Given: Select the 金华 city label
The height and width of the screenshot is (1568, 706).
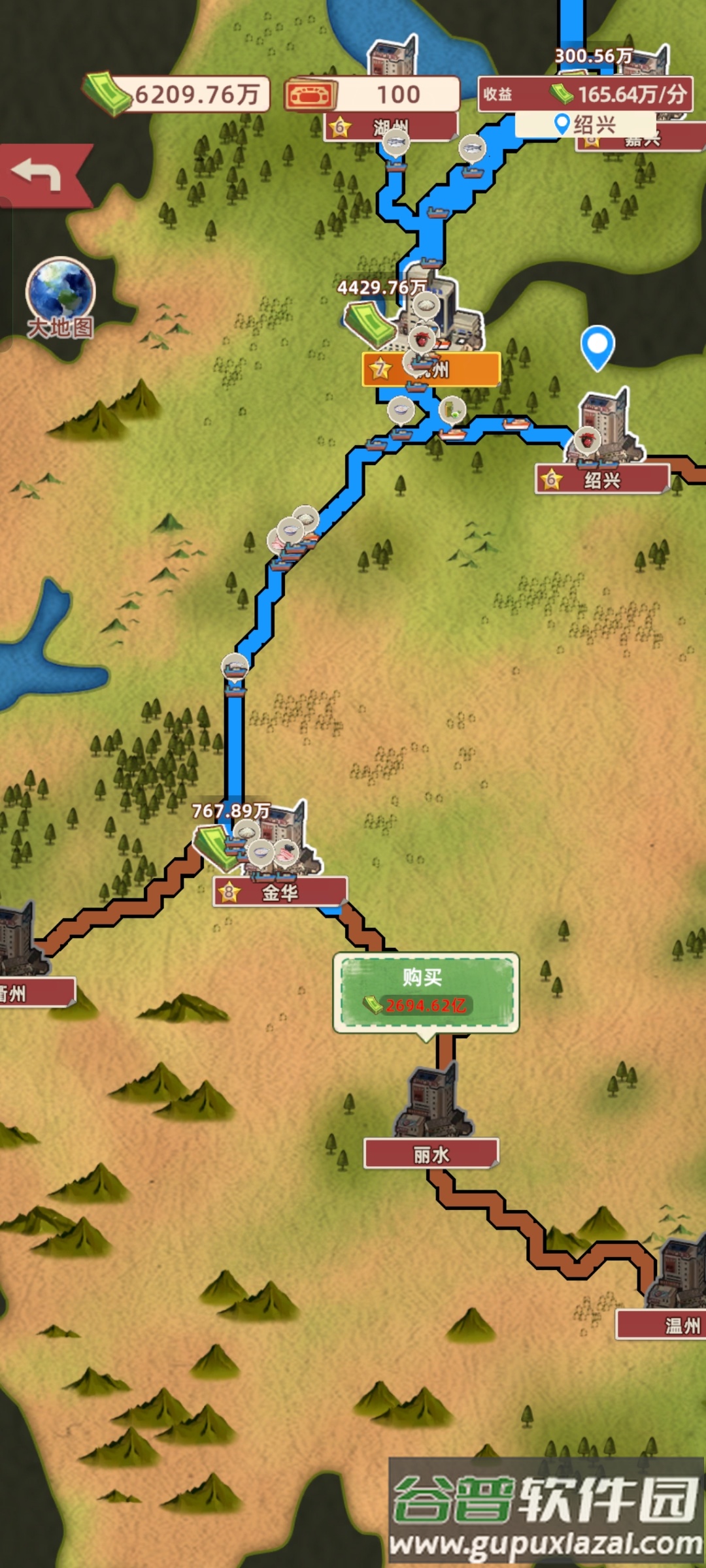Looking at the screenshot, I should click(x=280, y=892).
